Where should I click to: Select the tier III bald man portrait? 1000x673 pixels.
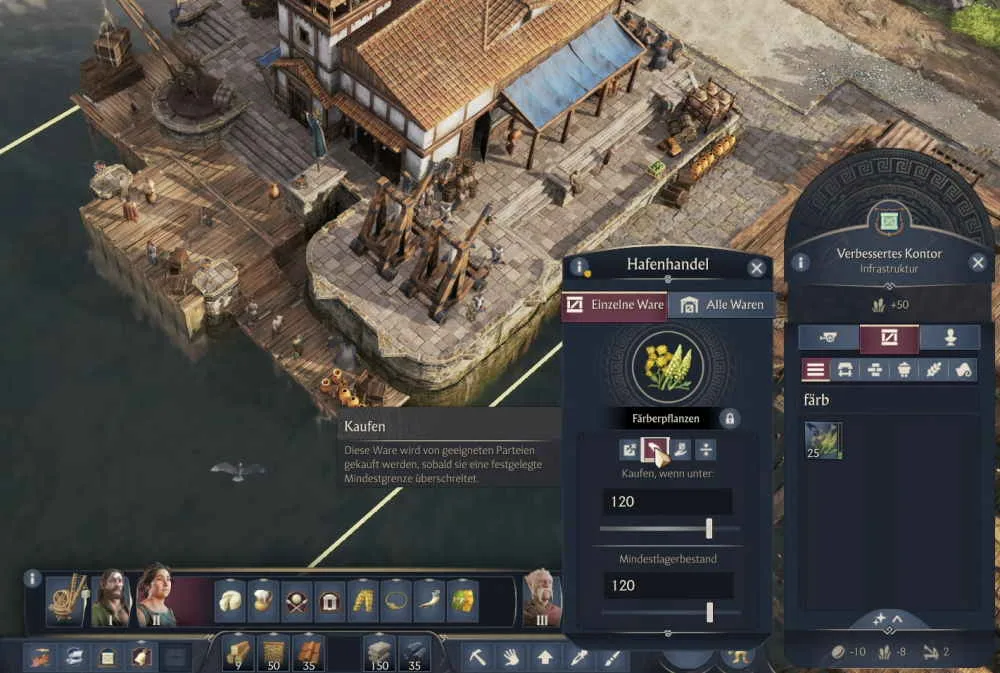(x=541, y=599)
